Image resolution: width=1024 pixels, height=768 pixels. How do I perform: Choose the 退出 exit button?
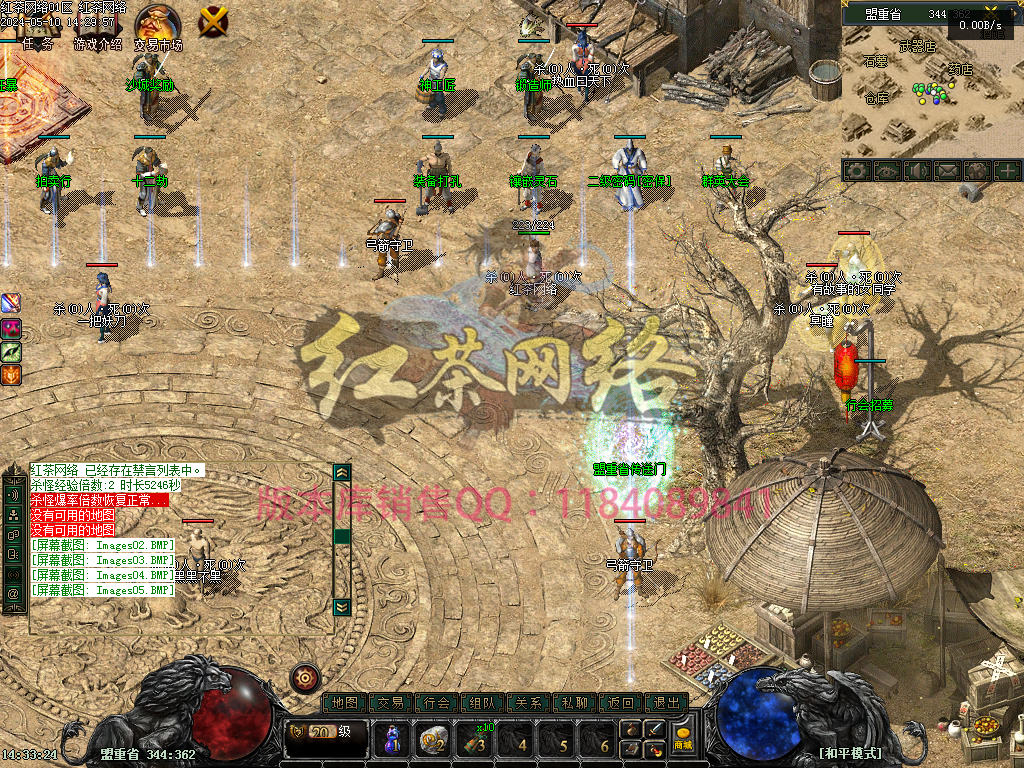[667, 703]
